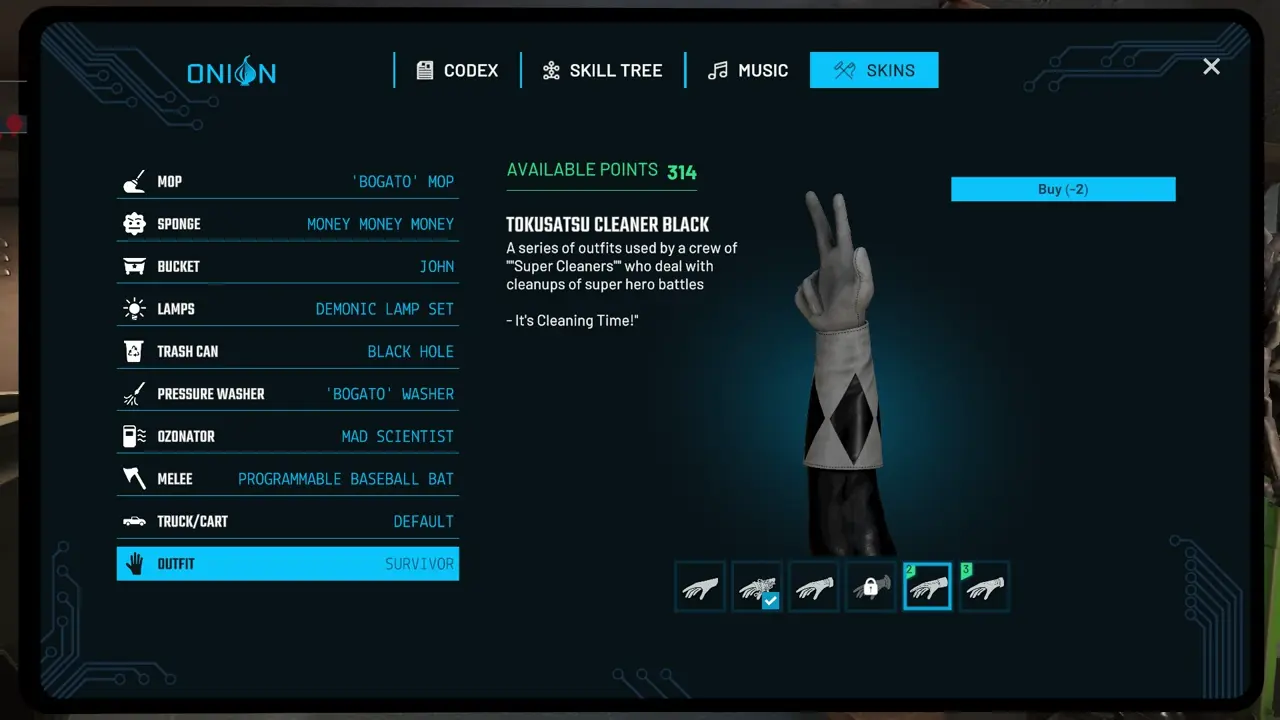Click the Sponge category icon
This screenshot has width=1280, height=720.
click(133, 223)
